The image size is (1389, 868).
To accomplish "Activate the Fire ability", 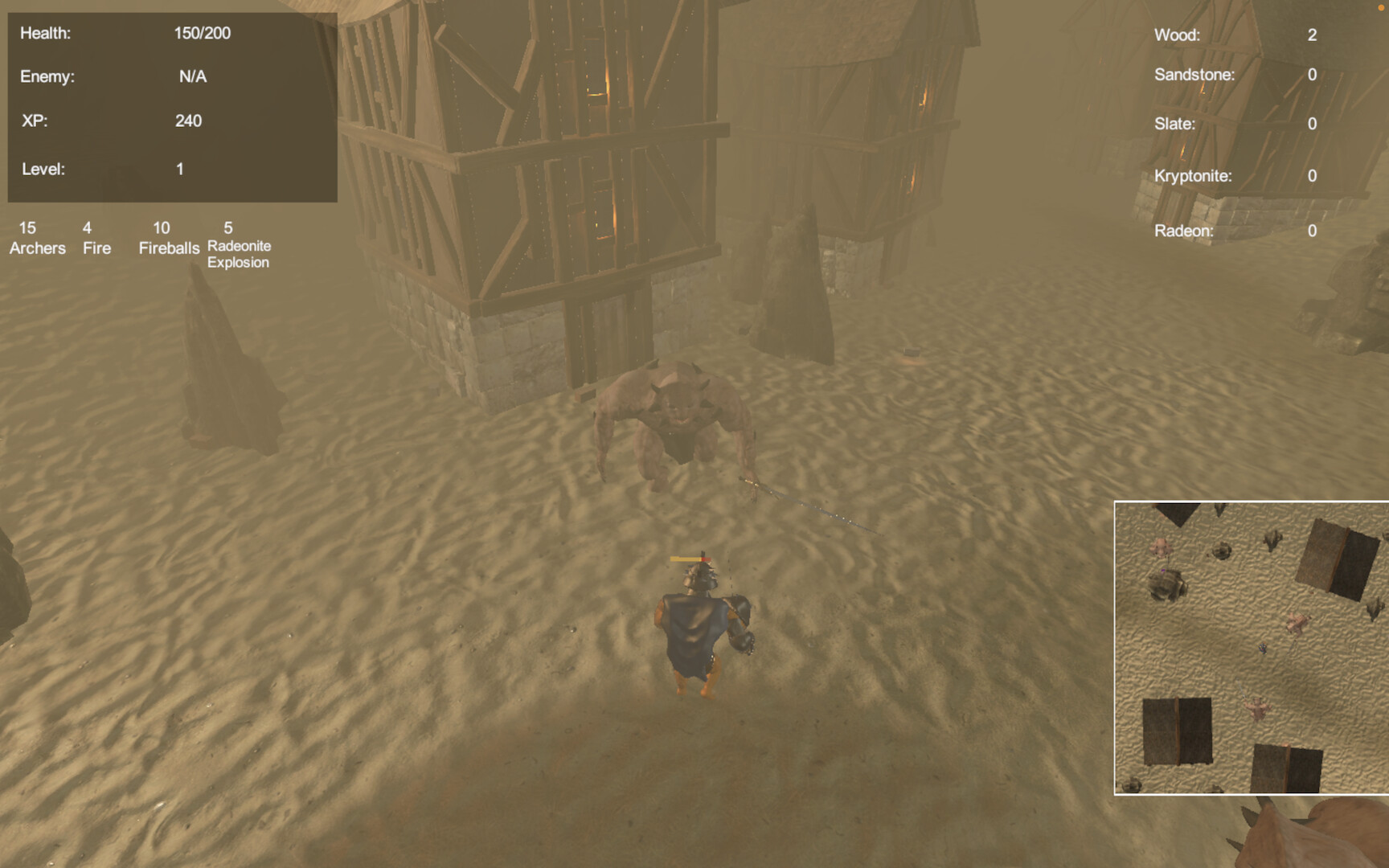I will (x=96, y=238).
